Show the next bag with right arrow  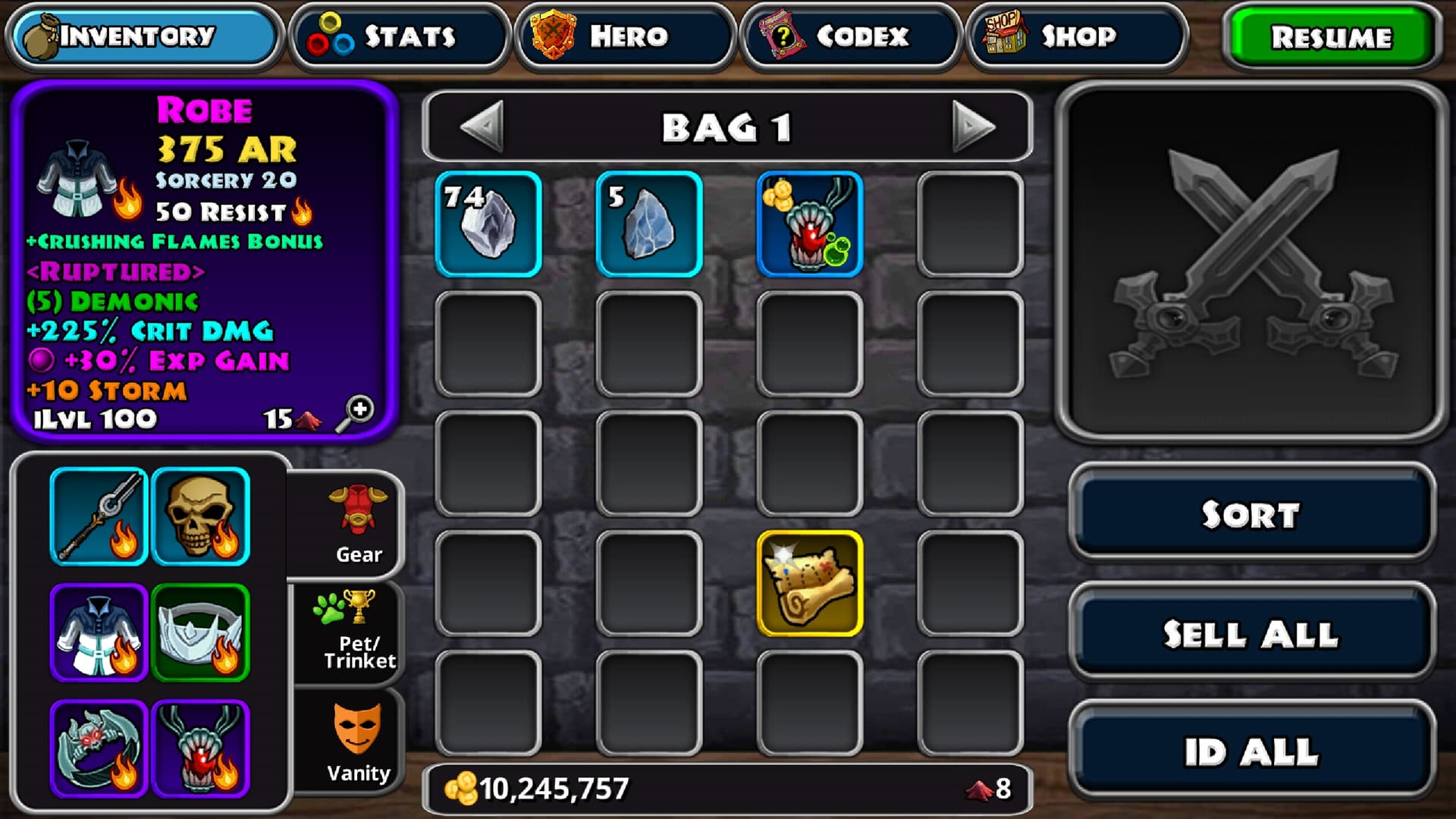tap(973, 126)
